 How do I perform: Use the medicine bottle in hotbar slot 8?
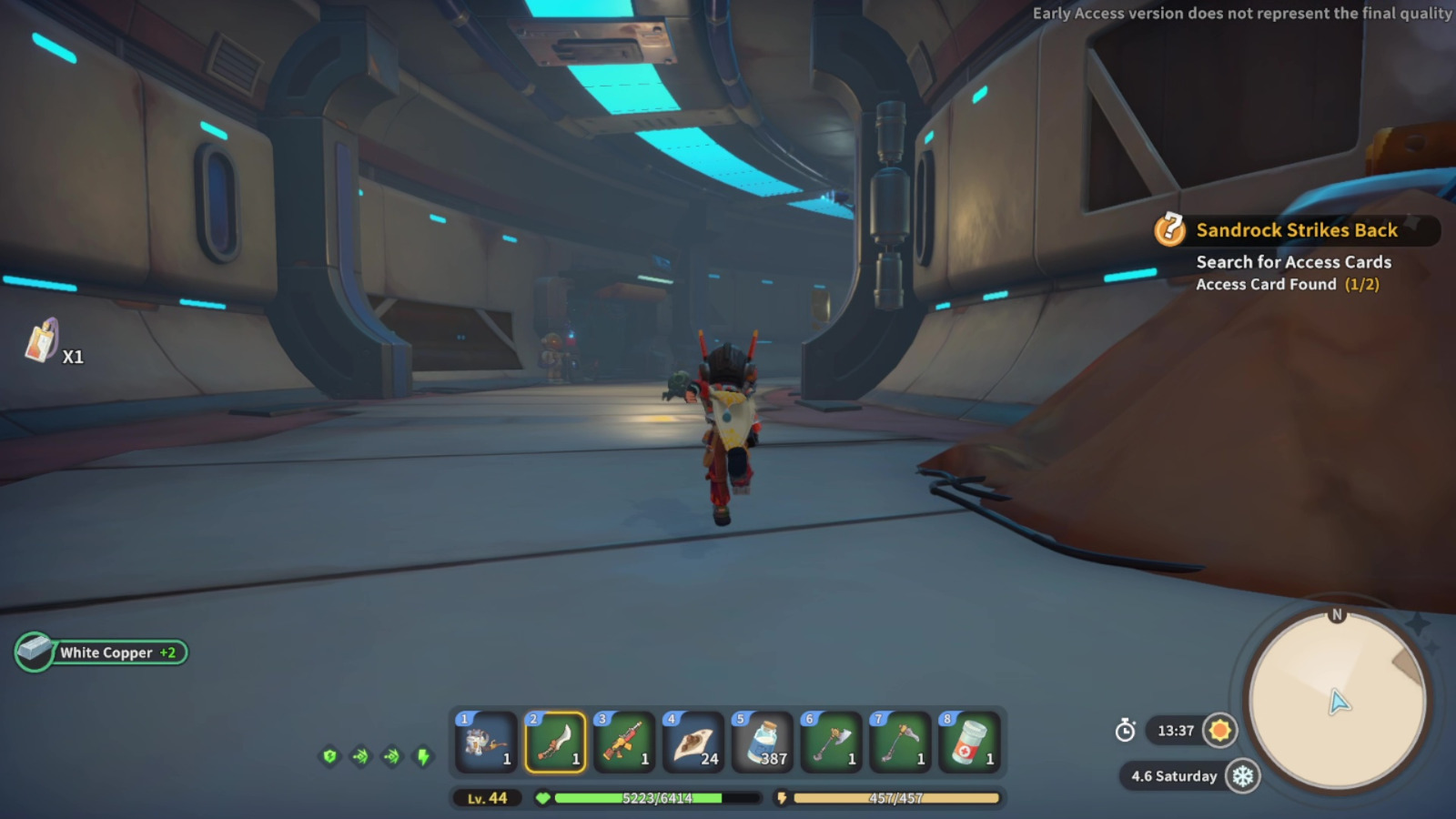point(968,742)
